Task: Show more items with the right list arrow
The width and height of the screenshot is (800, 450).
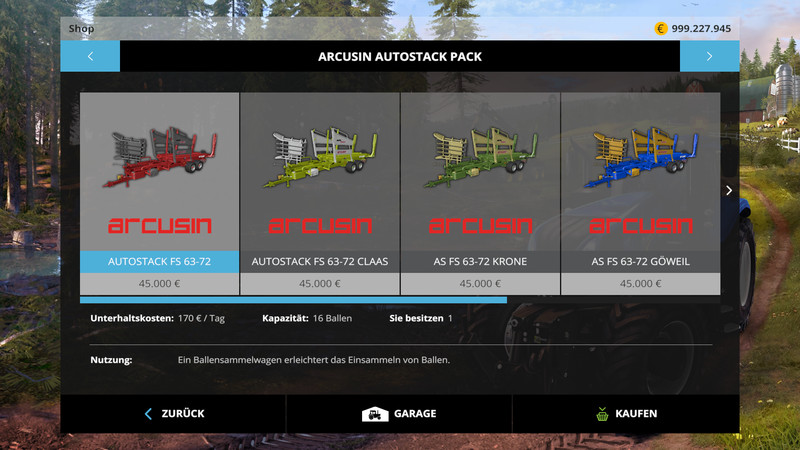Action: tap(729, 190)
